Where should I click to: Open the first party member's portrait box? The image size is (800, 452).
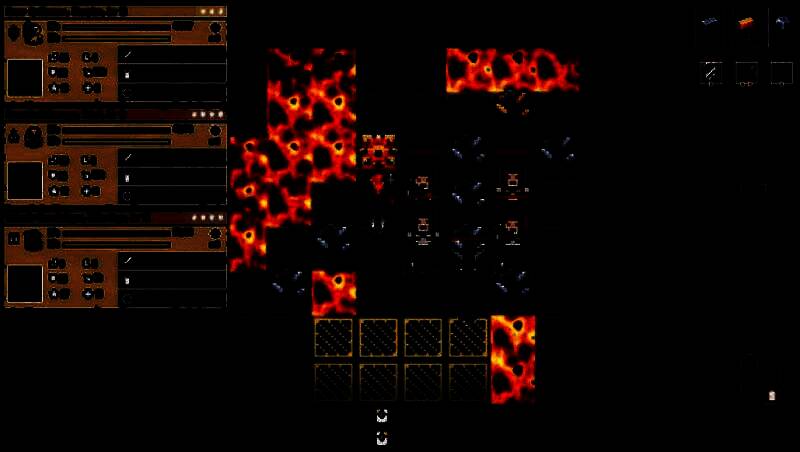point(25,77)
